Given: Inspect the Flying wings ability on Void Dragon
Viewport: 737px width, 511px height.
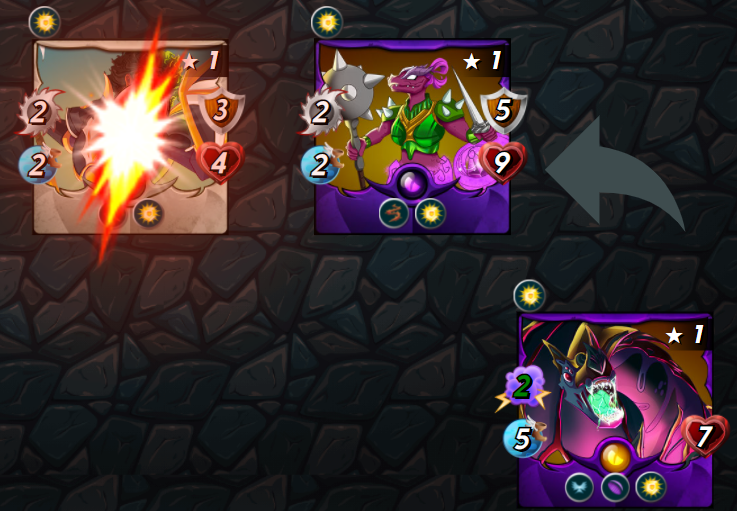Looking at the screenshot, I should 579,487.
